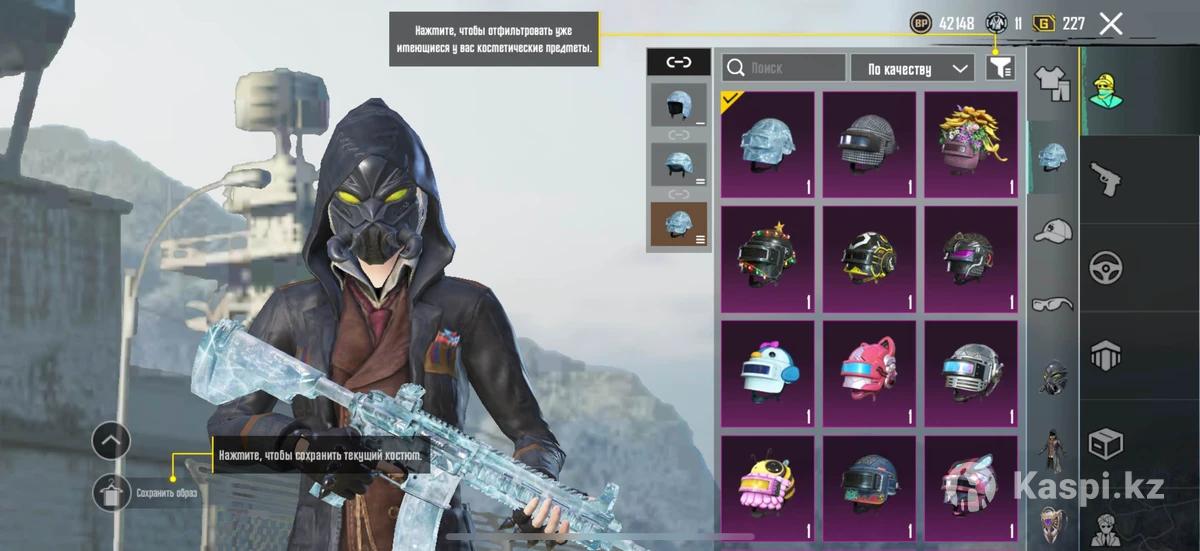Viewport: 1200px width, 551px height.
Task: Choose the yellow bee helmet
Action: coord(768,487)
